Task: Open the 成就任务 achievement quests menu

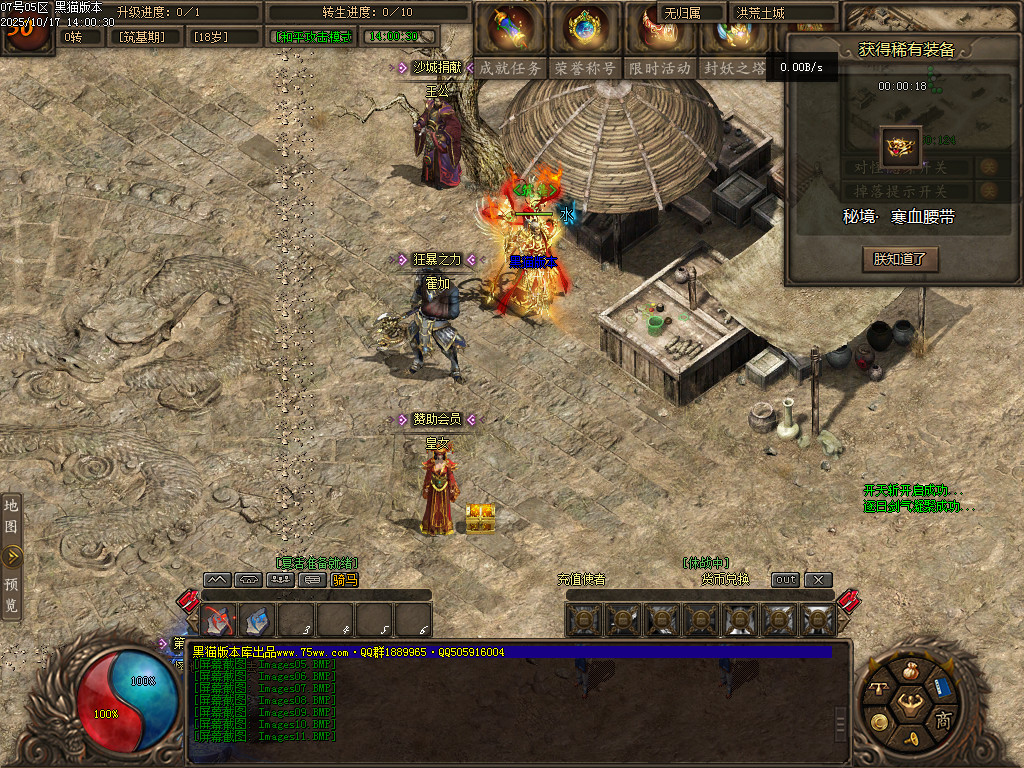Action: point(510,68)
